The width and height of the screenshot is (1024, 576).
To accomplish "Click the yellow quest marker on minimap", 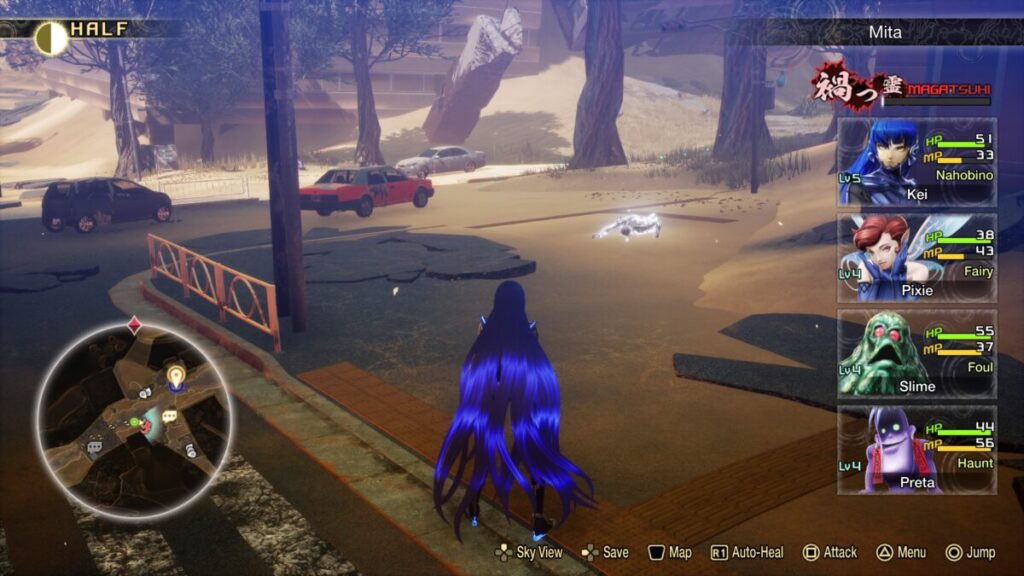I will click(x=176, y=376).
